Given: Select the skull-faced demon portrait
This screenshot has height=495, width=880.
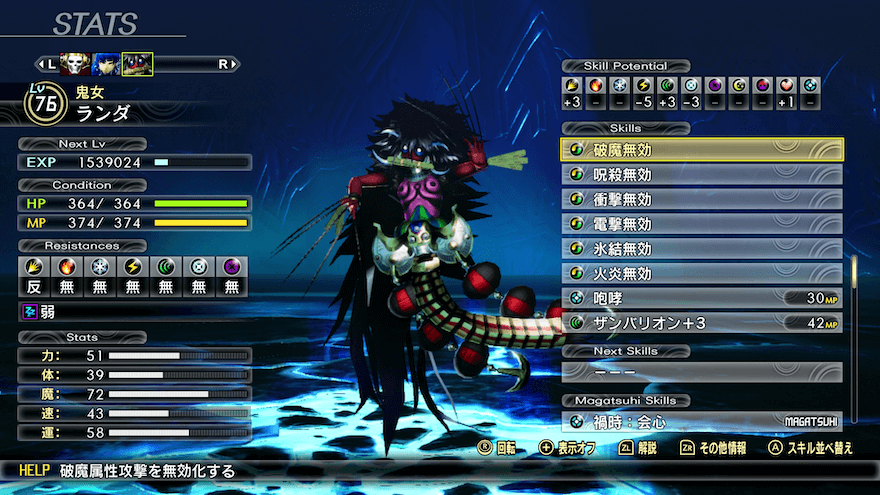Looking at the screenshot, I should (73, 64).
